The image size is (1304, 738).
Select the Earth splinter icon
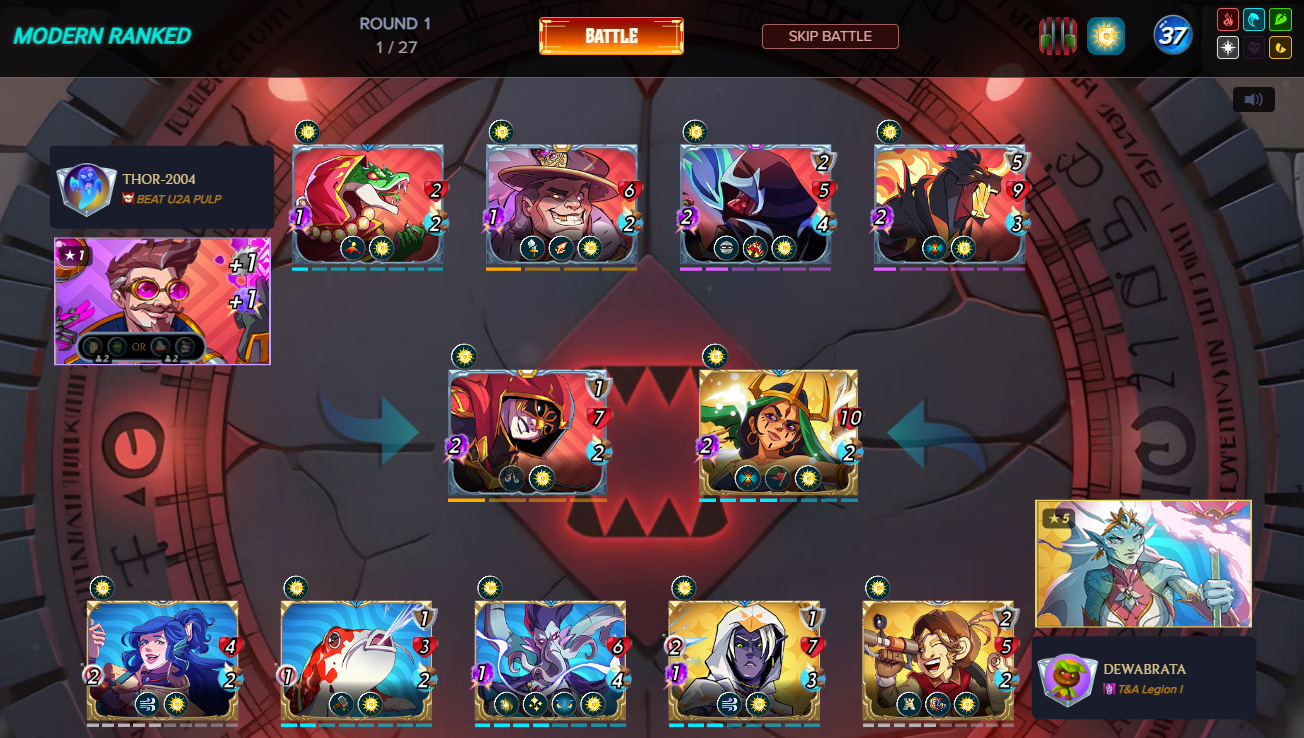coord(1281,19)
